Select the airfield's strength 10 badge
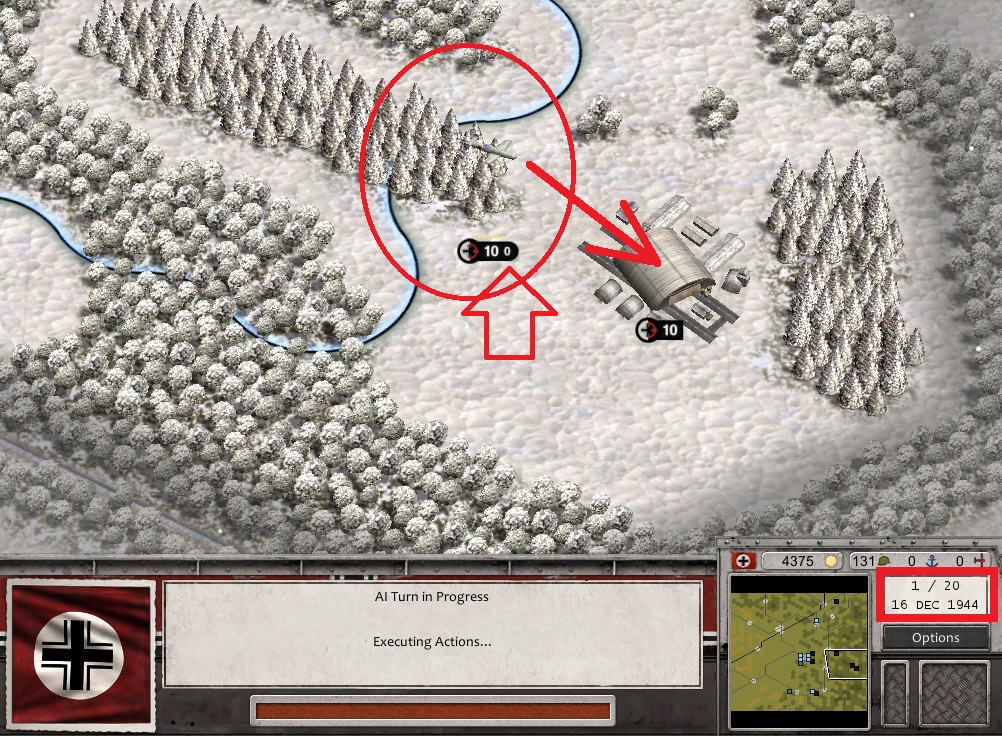The width and height of the screenshot is (1002, 736). [x=659, y=330]
